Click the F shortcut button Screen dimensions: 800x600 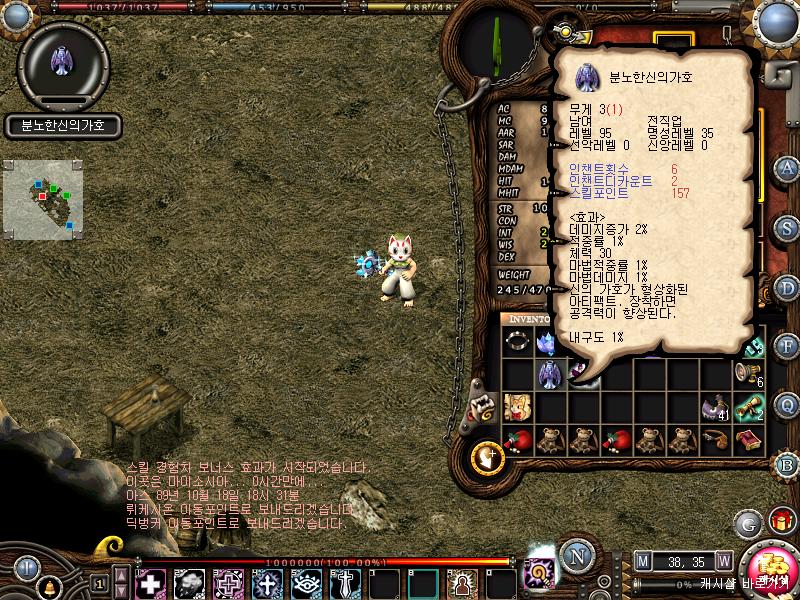tap(788, 346)
